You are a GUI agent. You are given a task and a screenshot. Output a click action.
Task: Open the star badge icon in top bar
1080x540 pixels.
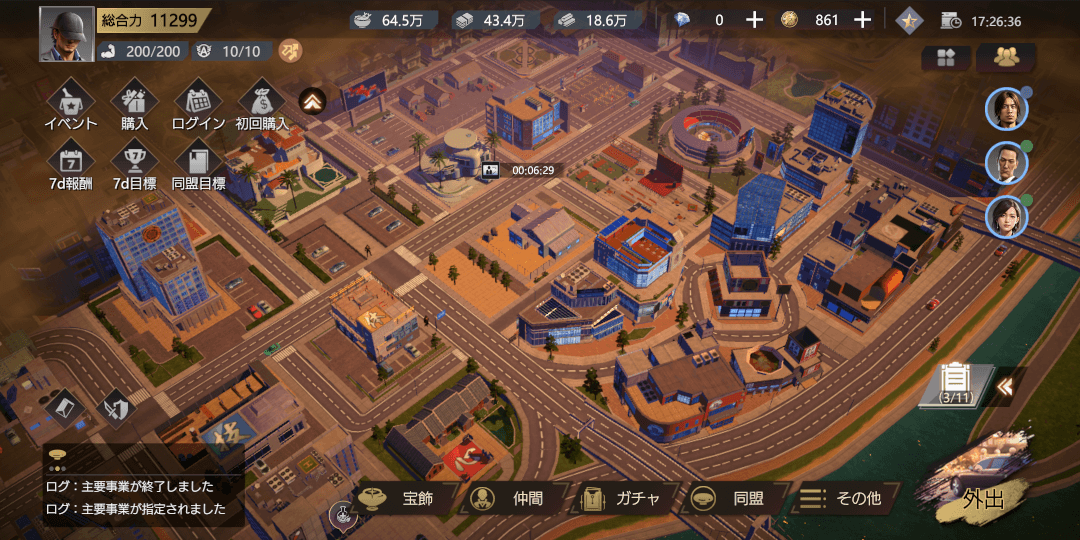pos(910,20)
